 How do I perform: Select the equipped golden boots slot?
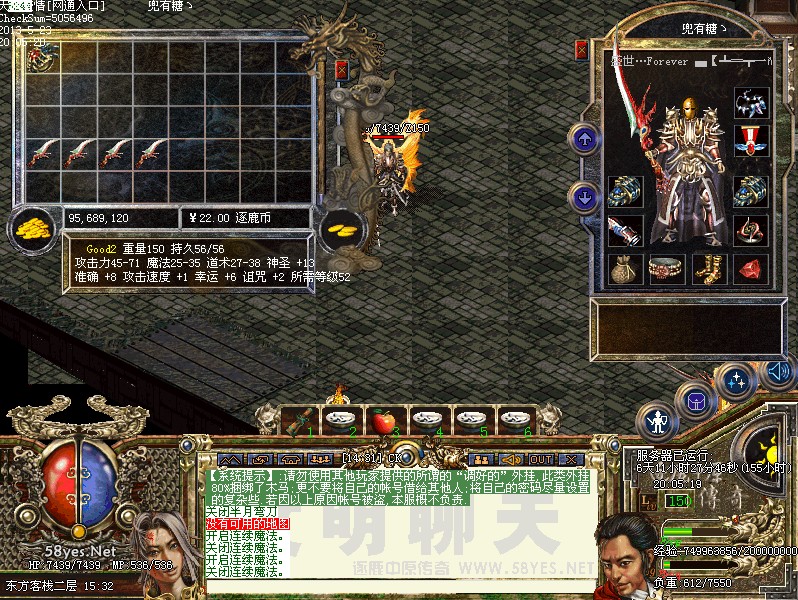tap(709, 268)
